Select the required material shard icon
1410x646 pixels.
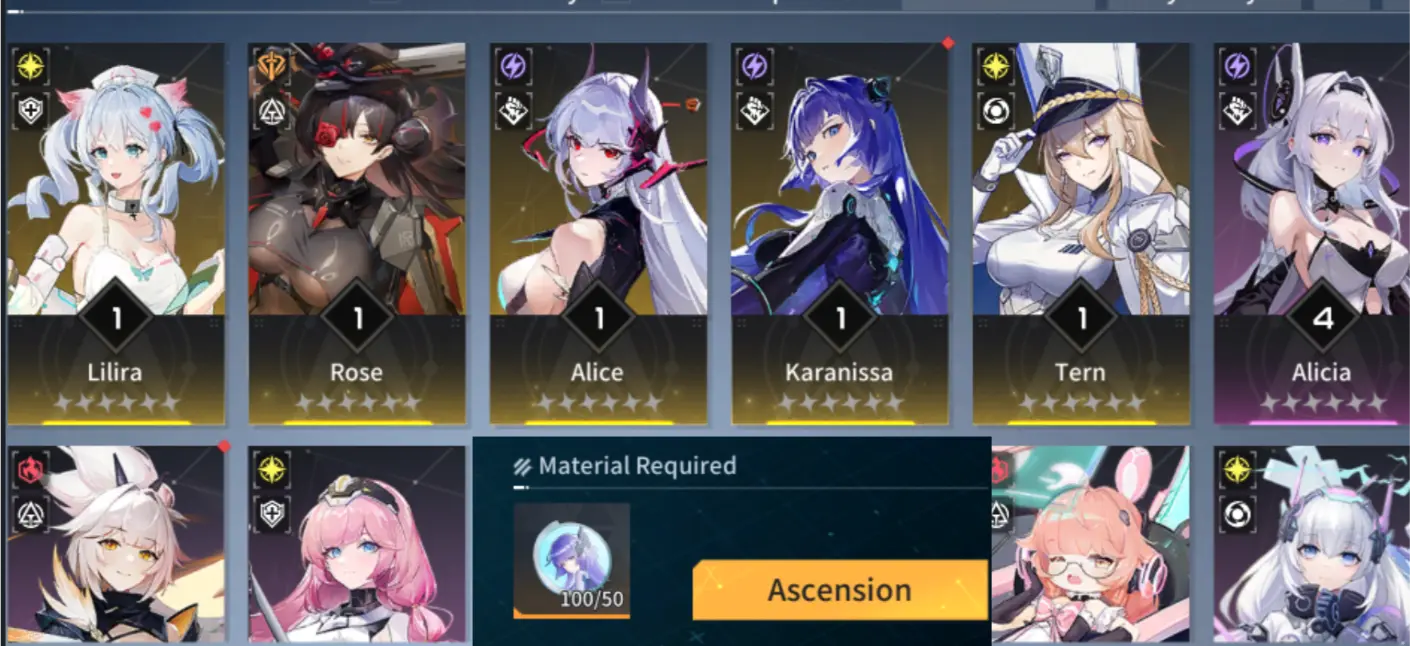point(571,559)
